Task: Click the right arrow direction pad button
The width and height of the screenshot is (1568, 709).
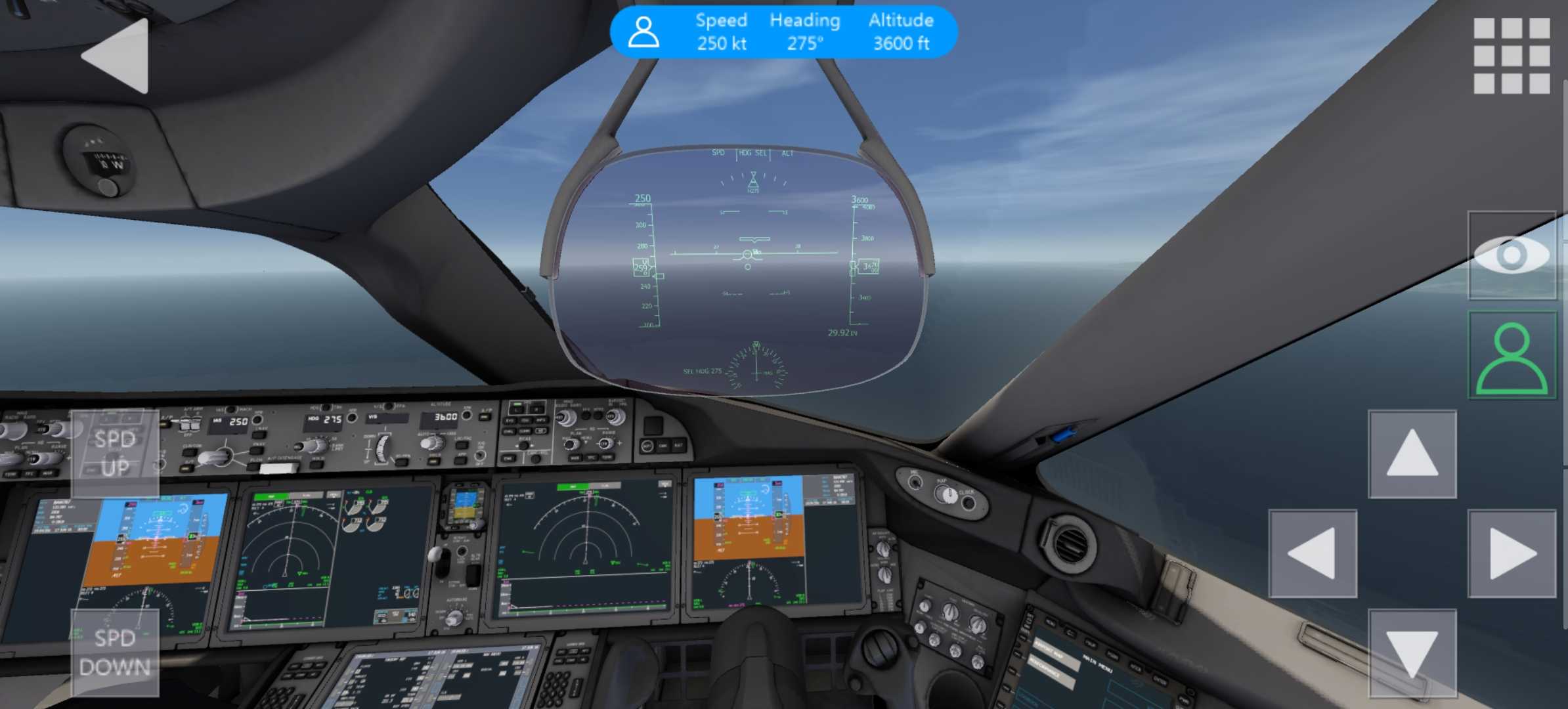Action: coord(1512,553)
